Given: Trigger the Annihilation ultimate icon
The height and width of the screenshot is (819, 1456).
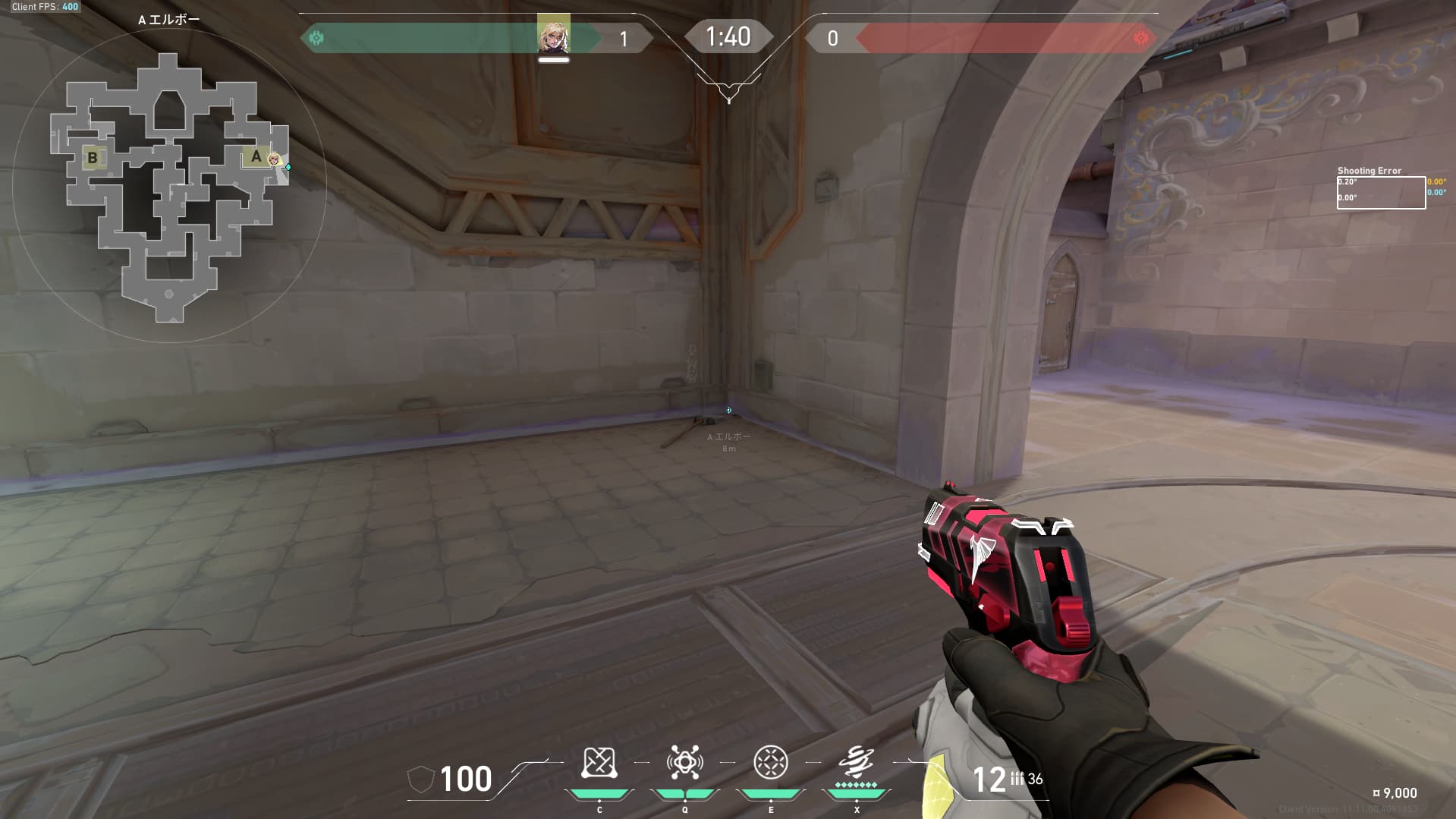Looking at the screenshot, I should (857, 761).
